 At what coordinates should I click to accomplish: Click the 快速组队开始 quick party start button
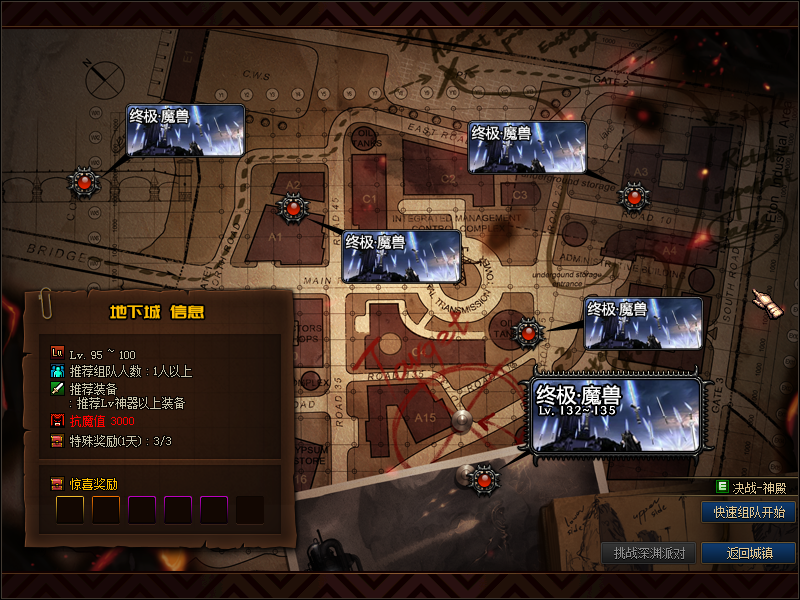[749, 512]
